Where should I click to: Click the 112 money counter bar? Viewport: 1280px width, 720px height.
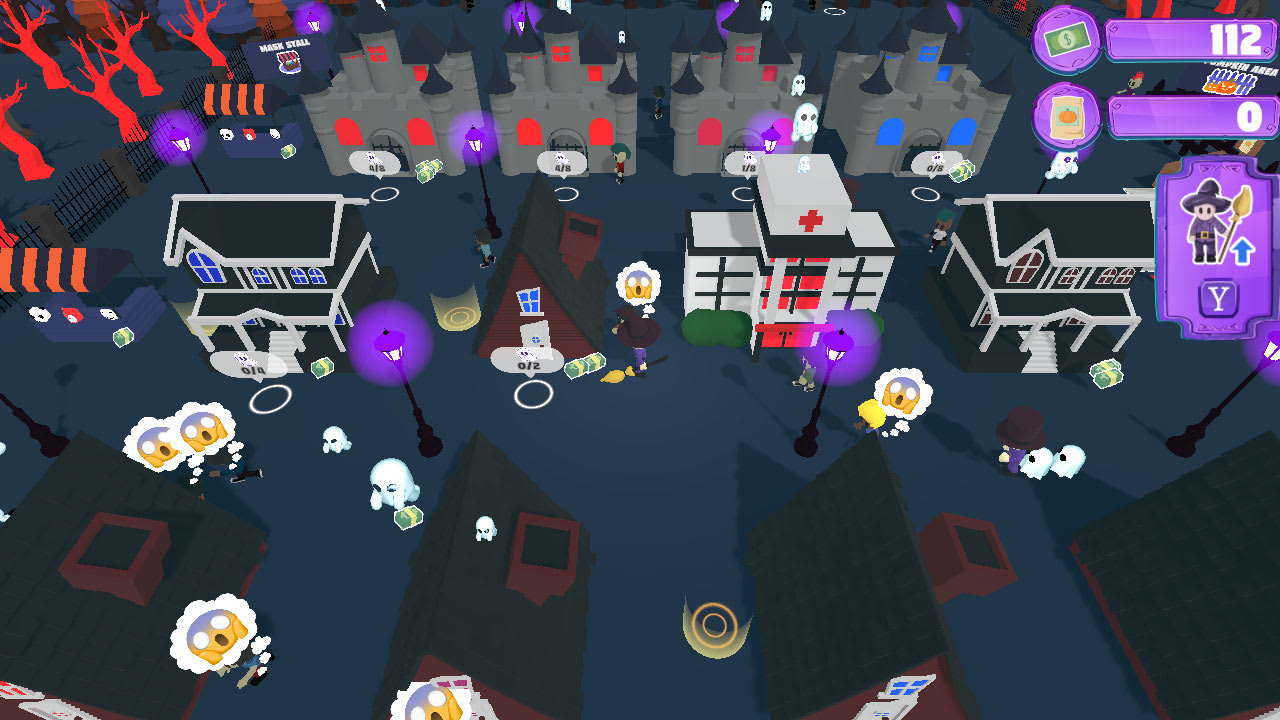coord(1190,41)
